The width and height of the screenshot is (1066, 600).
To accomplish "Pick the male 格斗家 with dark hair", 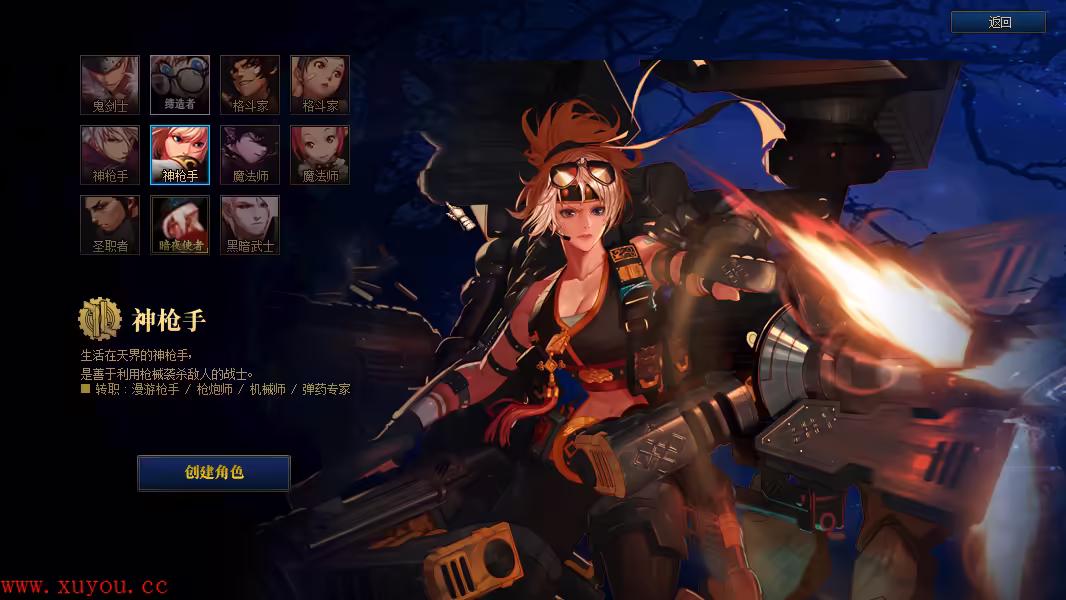I will point(250,85).
